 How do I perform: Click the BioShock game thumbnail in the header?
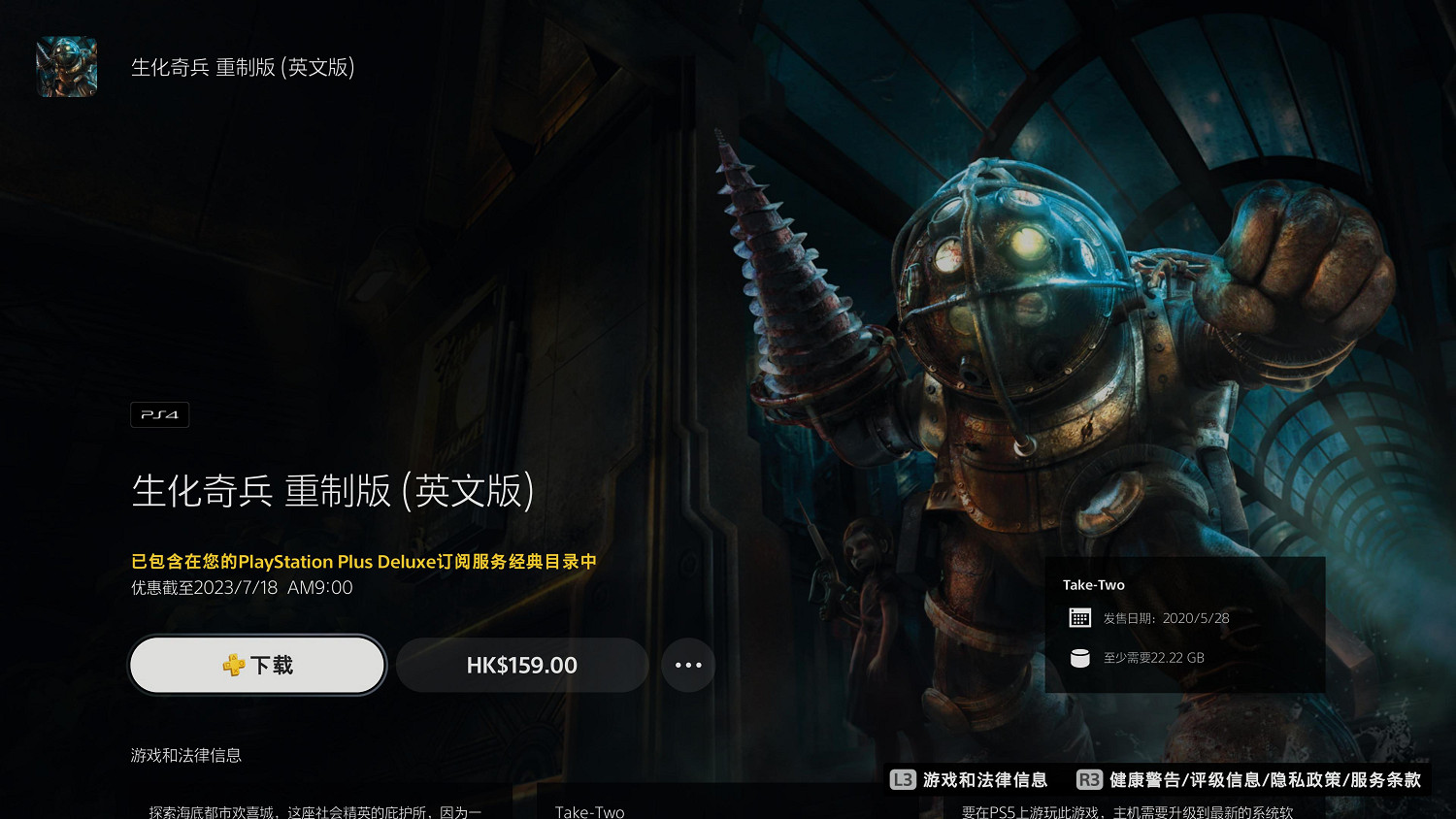[x=66, y=67]
